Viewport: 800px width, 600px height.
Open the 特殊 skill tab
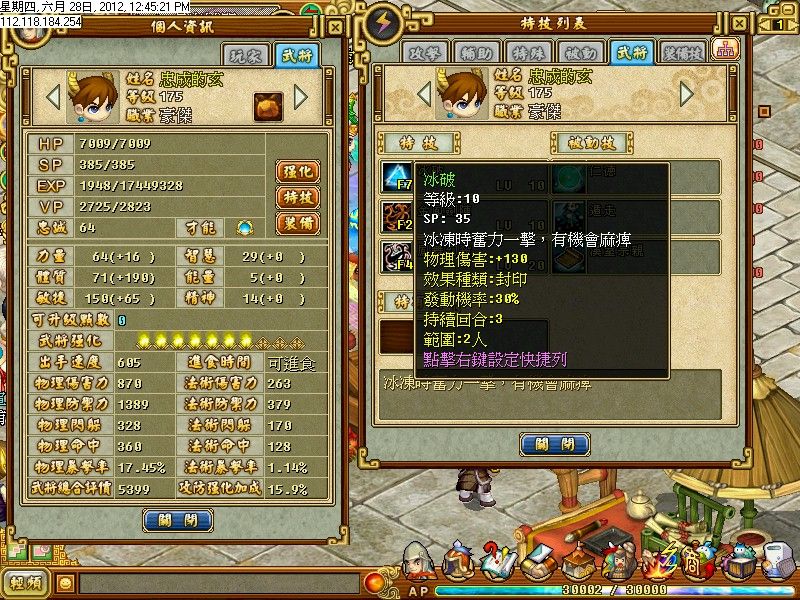(527, 52)
